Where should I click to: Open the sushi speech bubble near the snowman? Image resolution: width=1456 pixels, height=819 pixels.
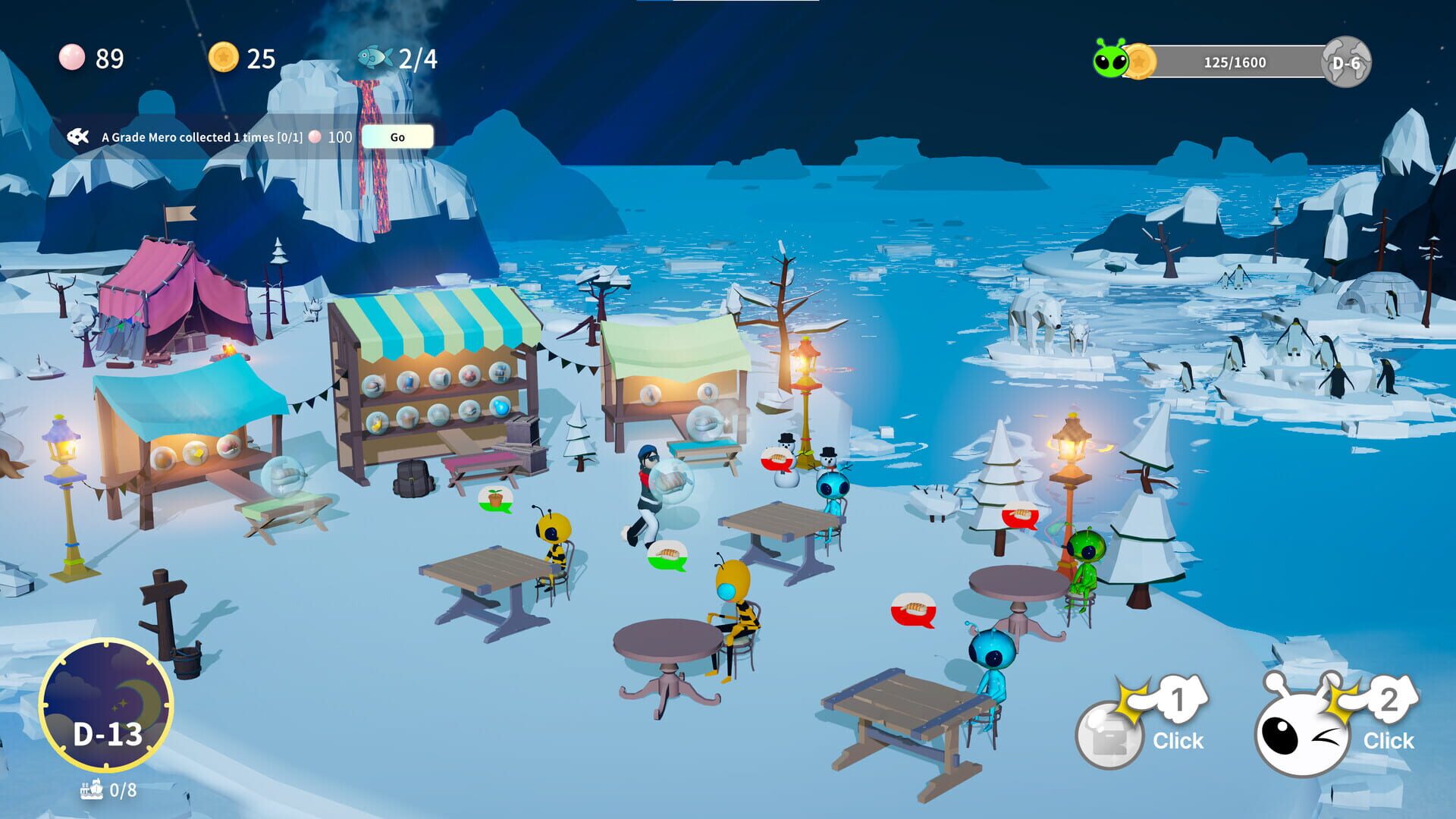coord(775,458)
